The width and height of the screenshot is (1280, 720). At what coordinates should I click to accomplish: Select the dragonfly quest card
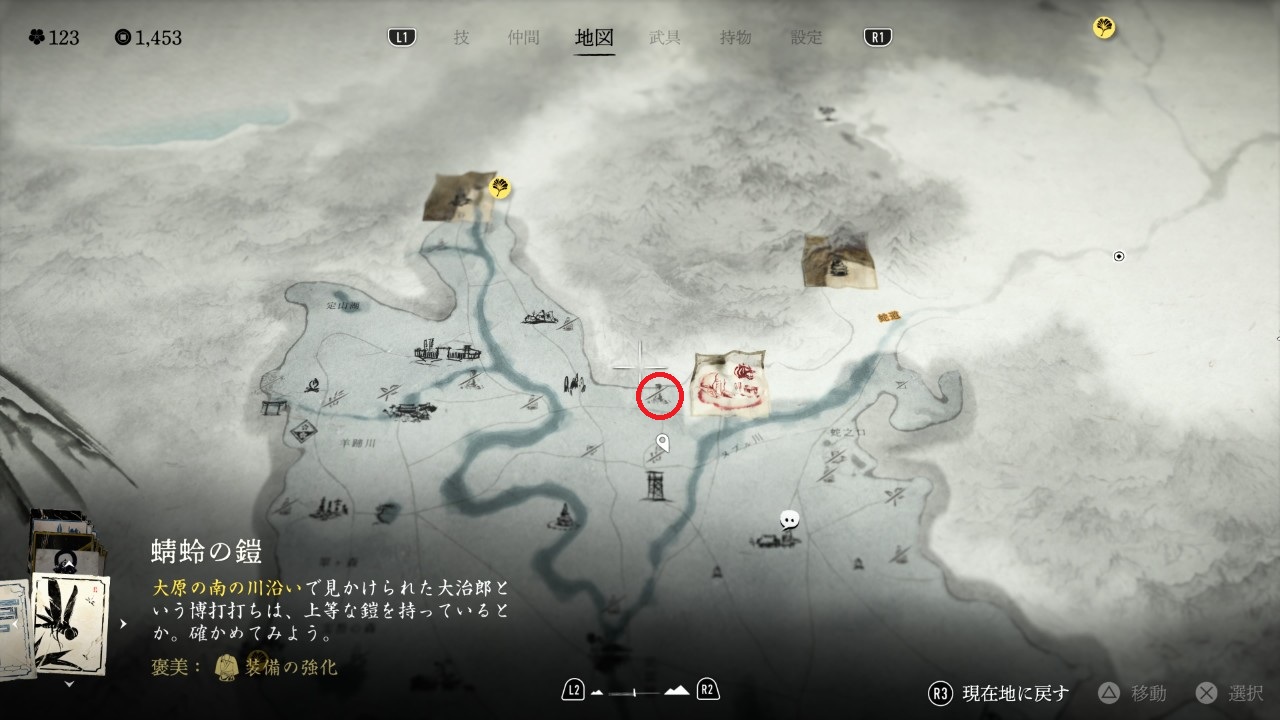pos(70,622)
